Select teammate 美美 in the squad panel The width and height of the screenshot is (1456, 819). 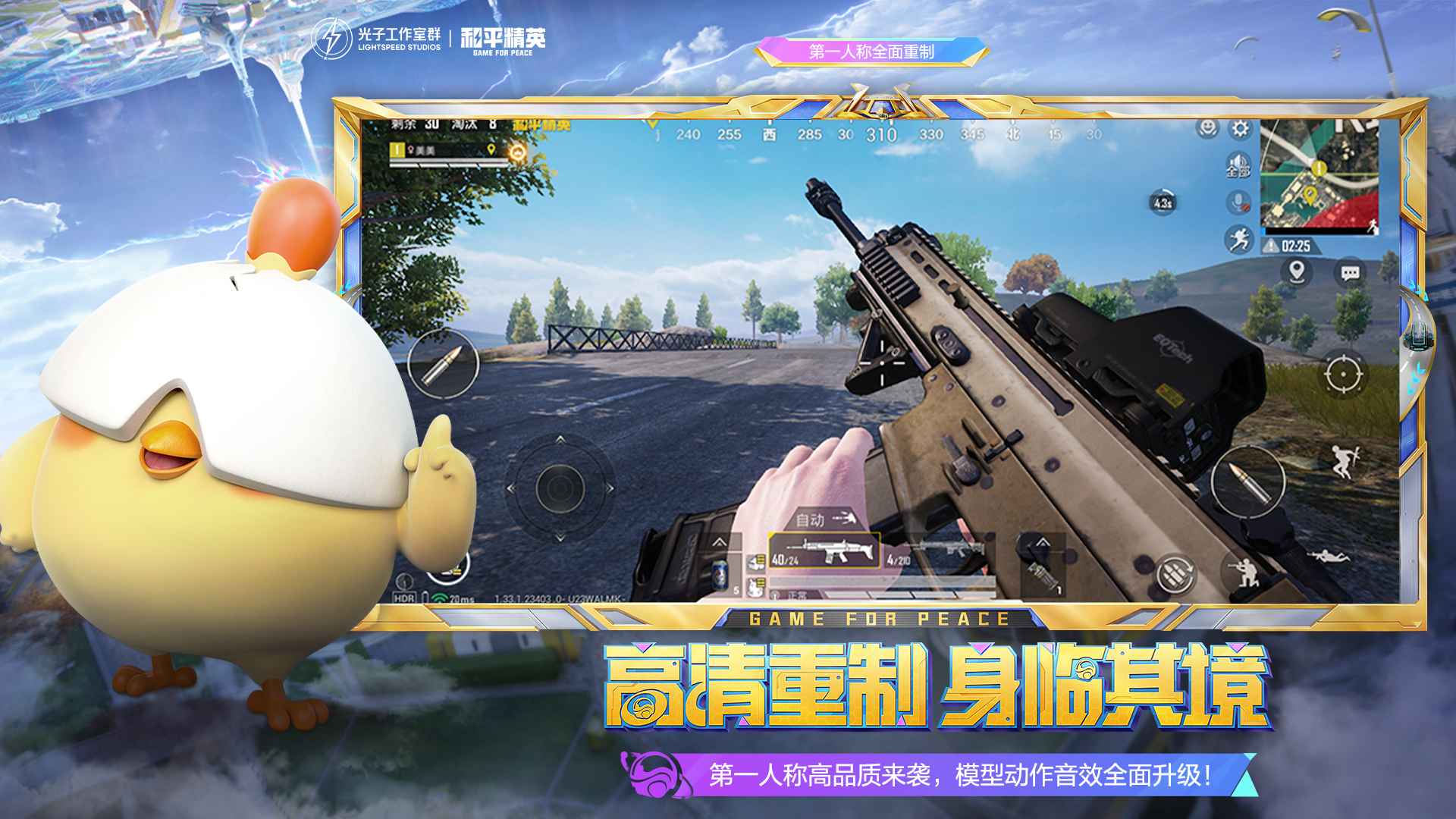pos(425,151)
